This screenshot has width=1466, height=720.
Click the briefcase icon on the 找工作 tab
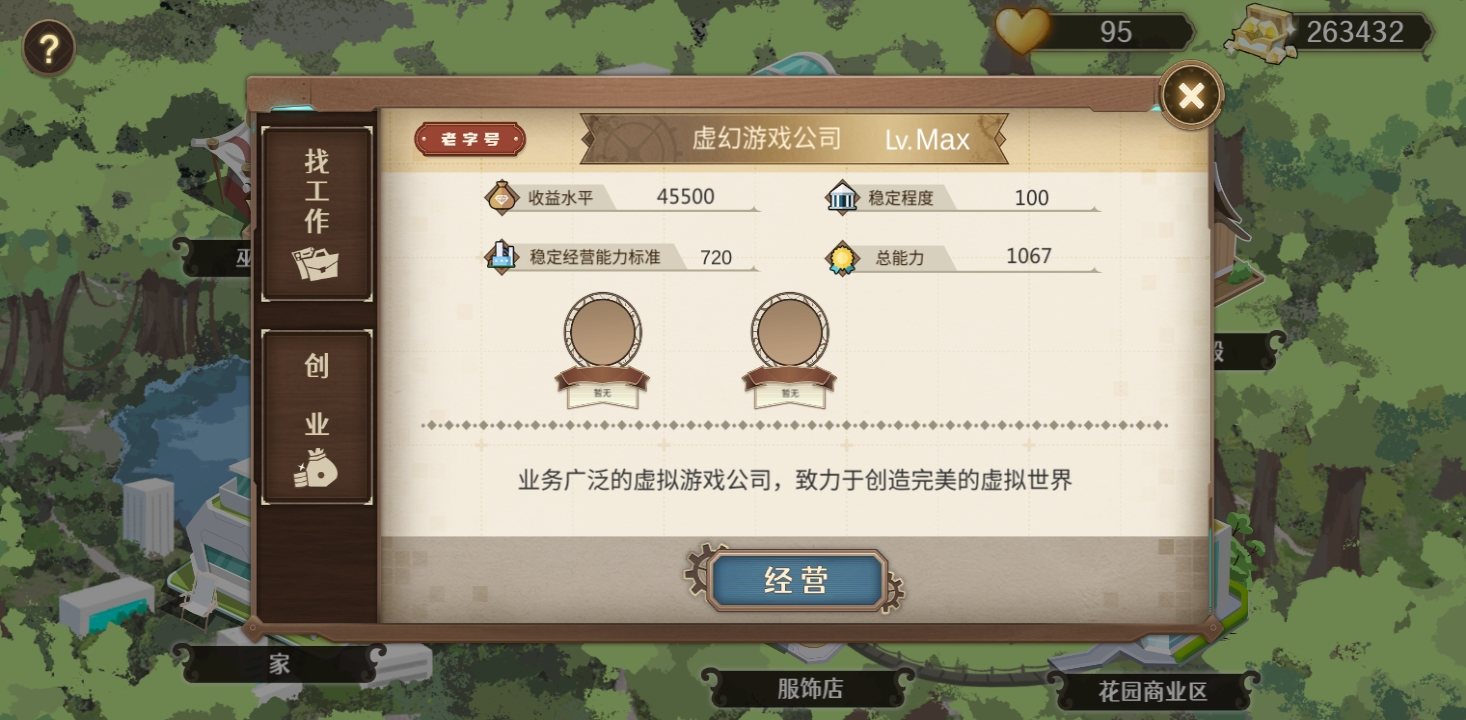coord(318,262)
